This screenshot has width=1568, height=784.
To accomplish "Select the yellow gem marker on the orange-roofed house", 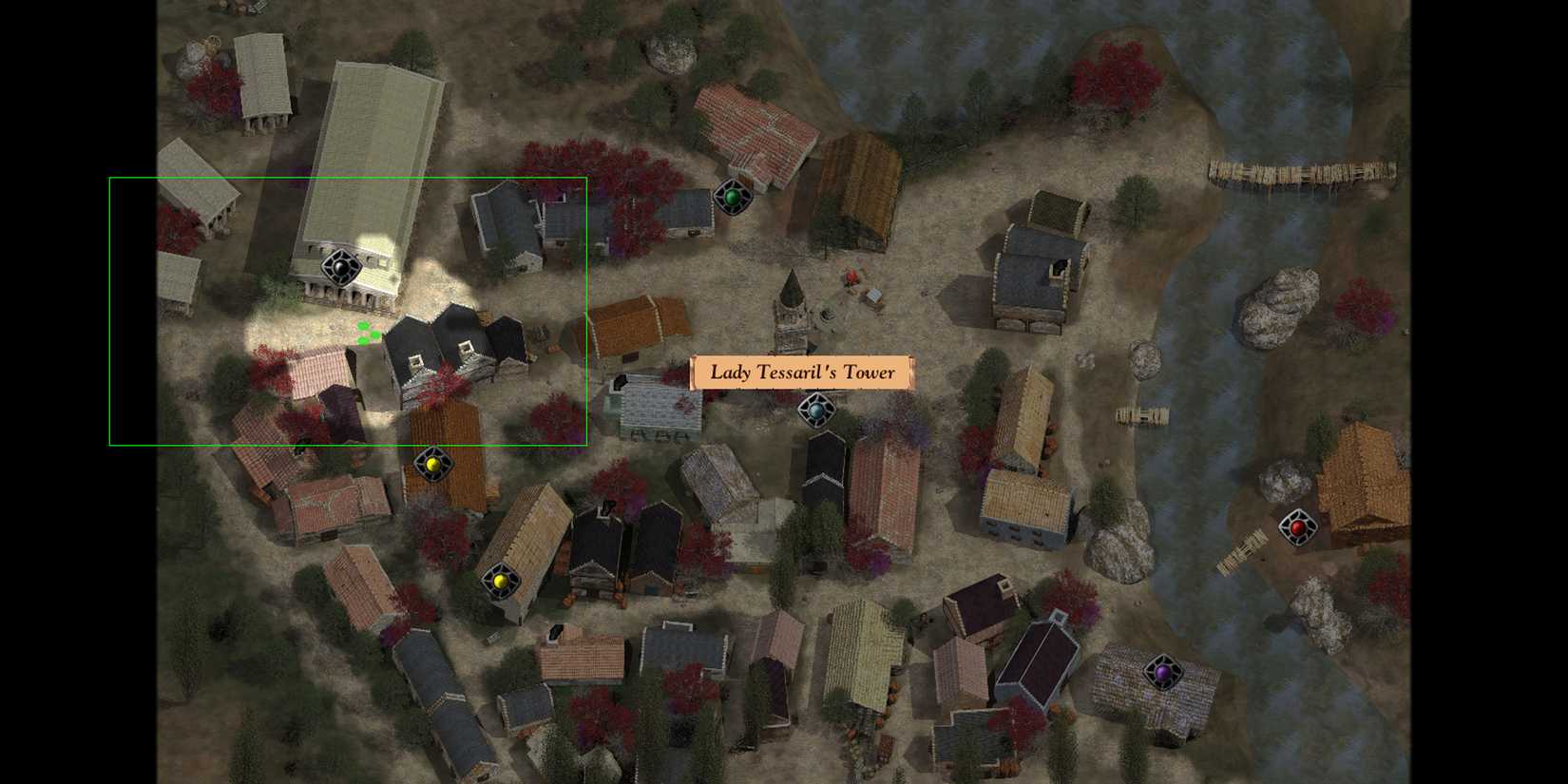I will (434, 466).
